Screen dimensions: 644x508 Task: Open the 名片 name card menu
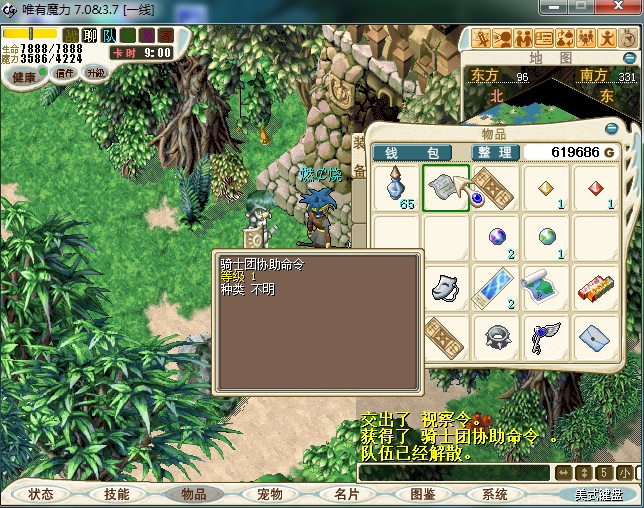[346, 494]
